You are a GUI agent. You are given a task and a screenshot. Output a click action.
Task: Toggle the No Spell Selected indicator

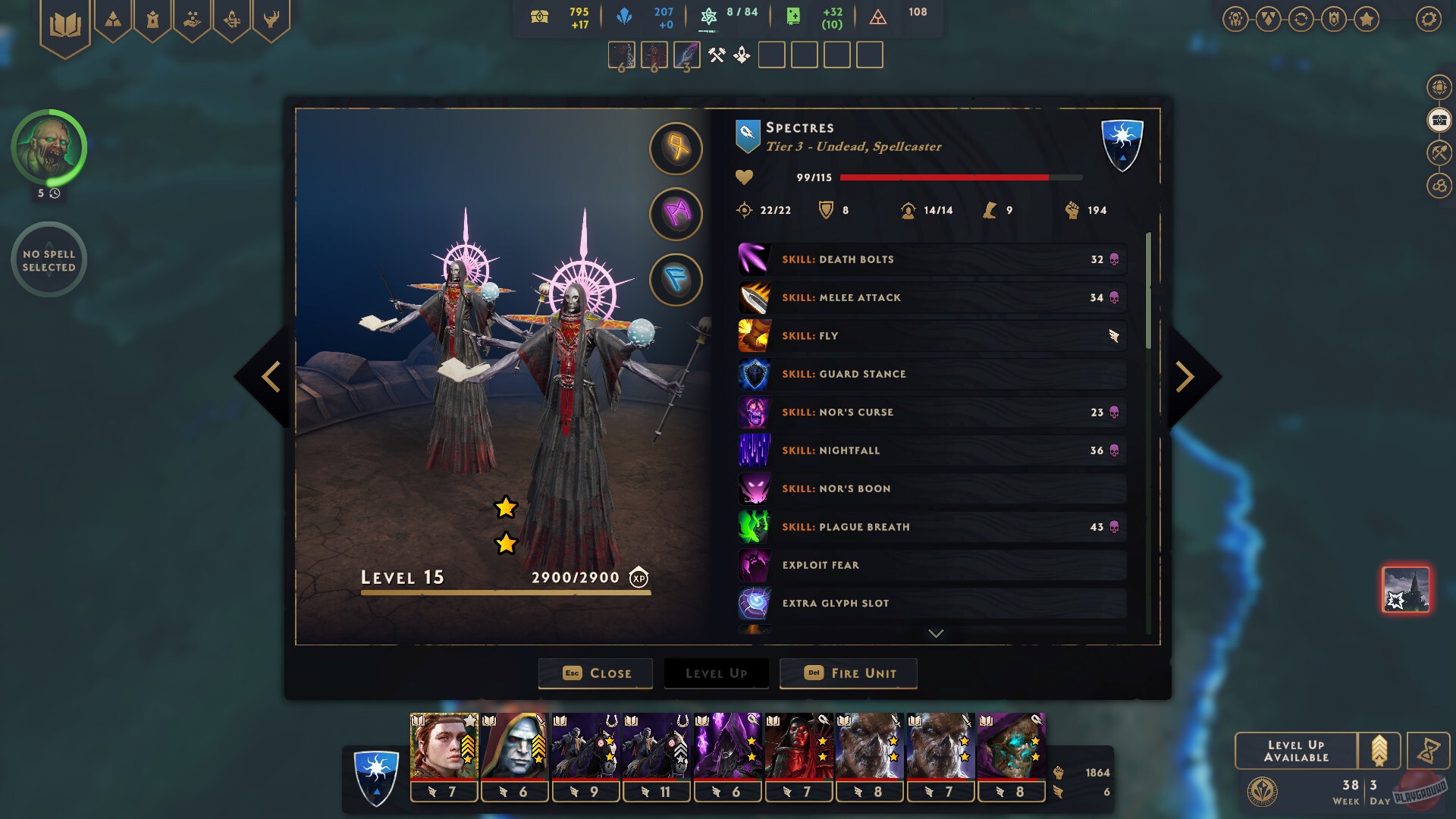point(49,259)
